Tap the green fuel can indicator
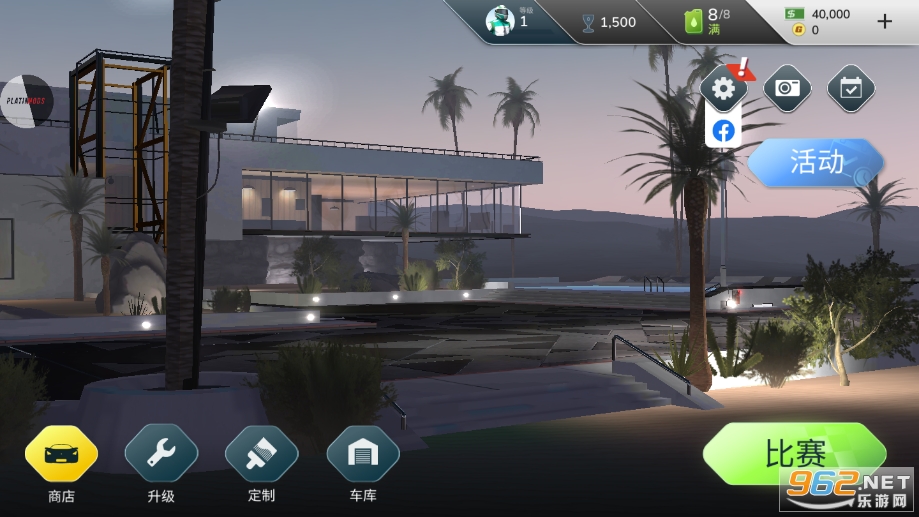 tap(693, 22)
